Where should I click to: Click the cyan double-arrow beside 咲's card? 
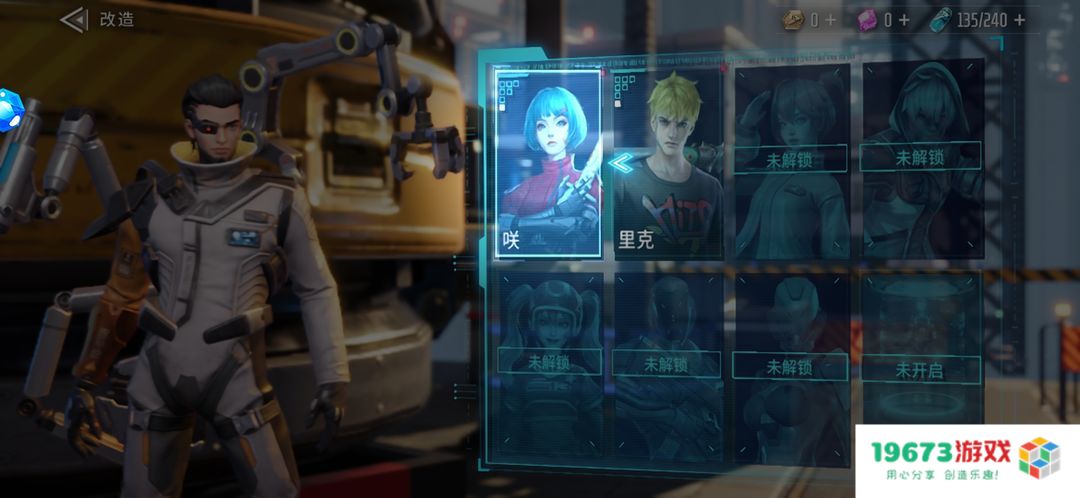pyautogui.click(x=624, y=163)
